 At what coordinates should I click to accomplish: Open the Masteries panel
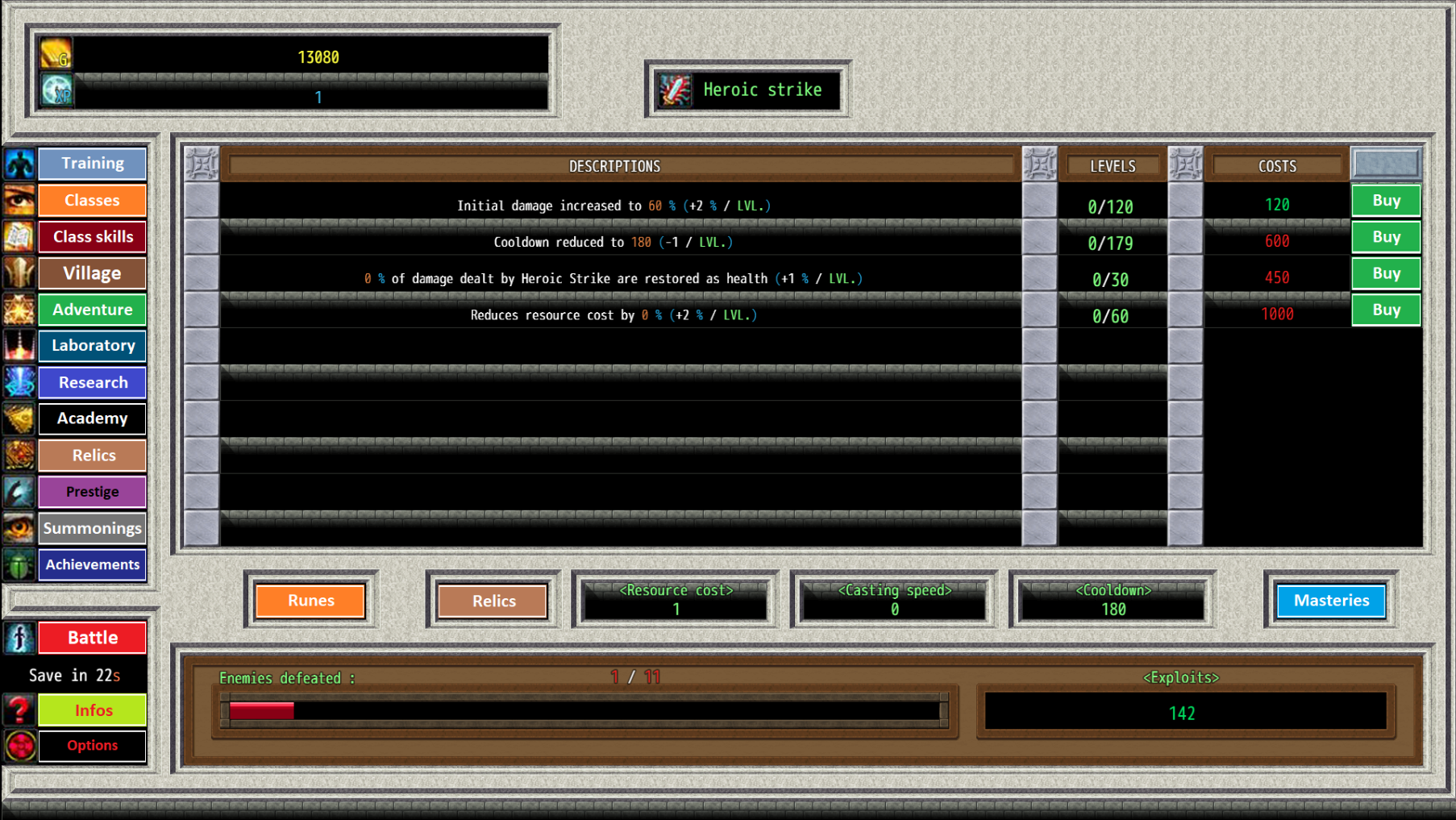click(x=1330, y=601)
